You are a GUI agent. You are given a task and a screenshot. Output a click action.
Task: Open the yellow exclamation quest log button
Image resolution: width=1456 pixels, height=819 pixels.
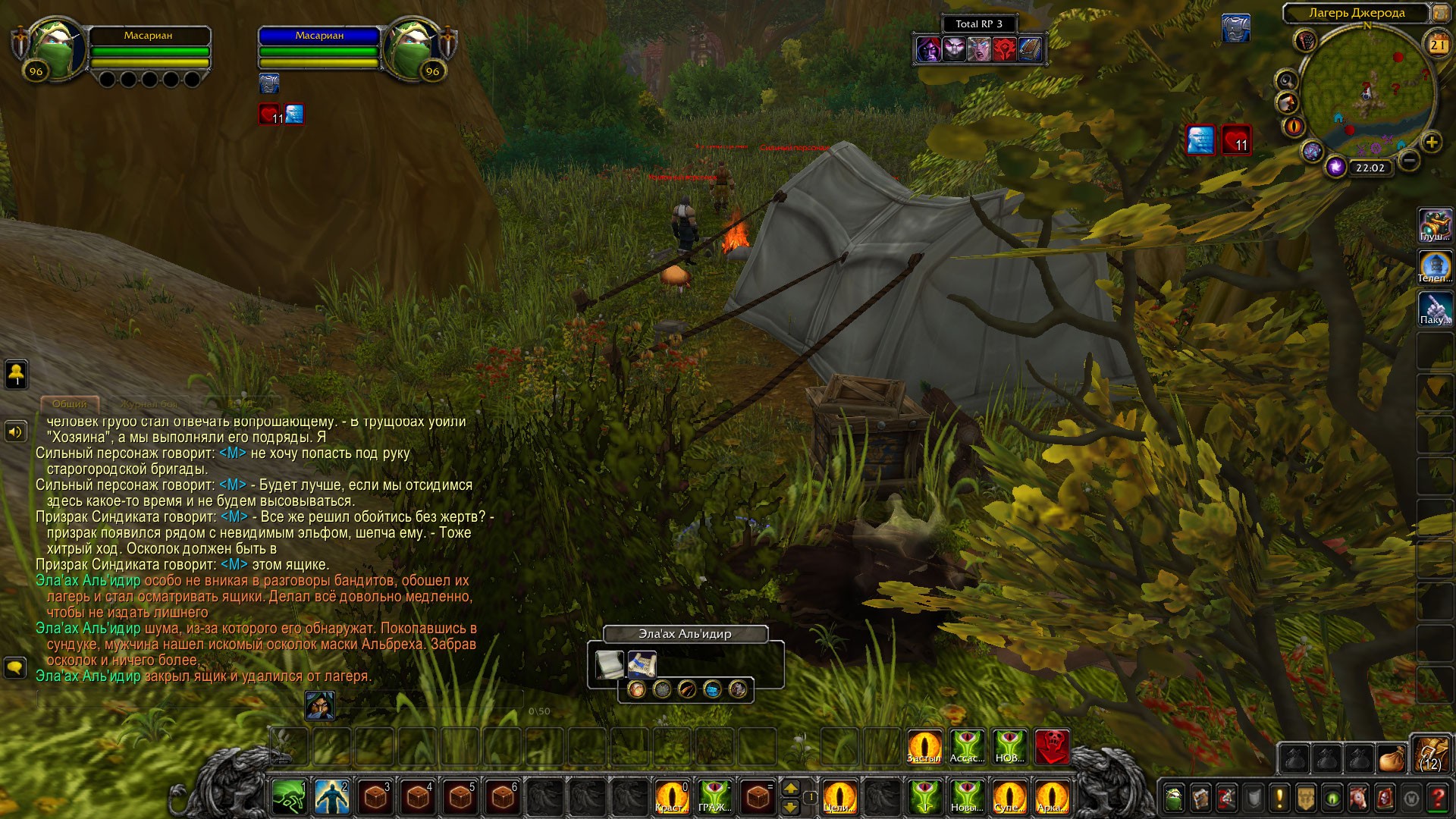tap(1279, 798)
